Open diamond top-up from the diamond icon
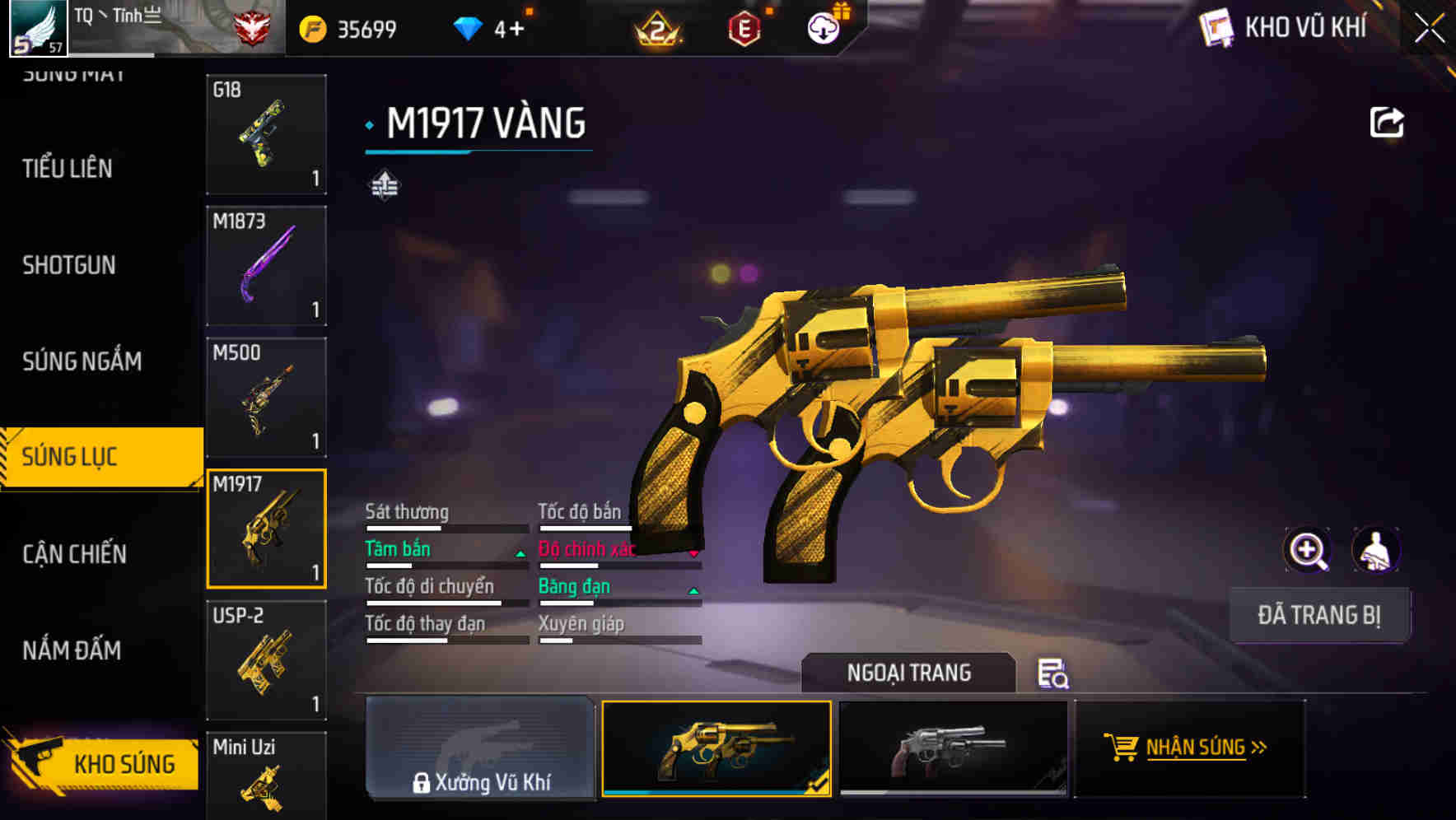This screenshot has width=1456, height=820. coord(470,27)
